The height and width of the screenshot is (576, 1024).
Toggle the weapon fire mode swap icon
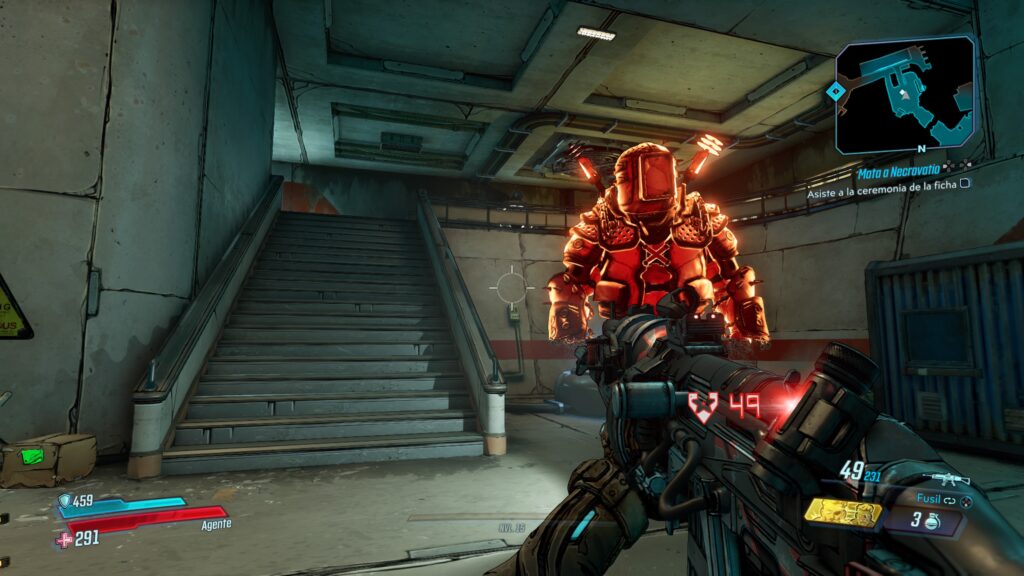tap(951, 498)
